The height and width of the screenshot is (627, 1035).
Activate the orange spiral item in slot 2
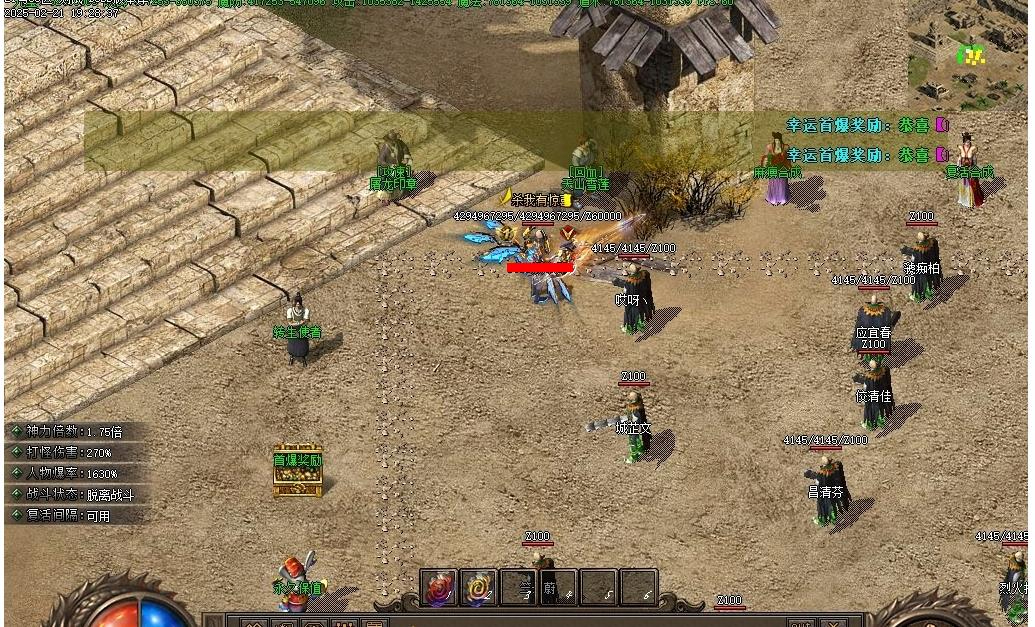click(x=479, y=588)
